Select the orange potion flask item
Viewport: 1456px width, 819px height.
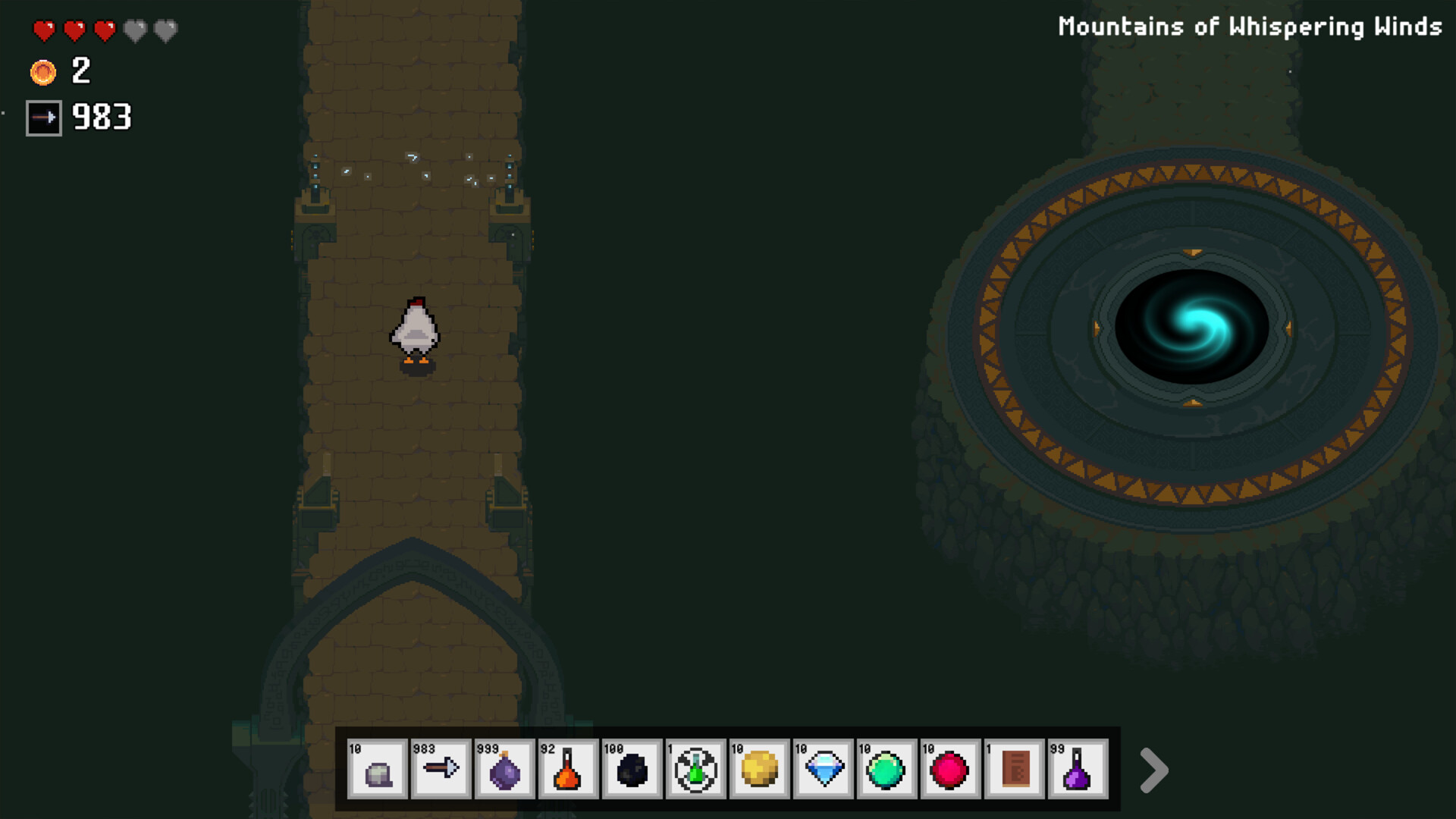tap(568, 770)
